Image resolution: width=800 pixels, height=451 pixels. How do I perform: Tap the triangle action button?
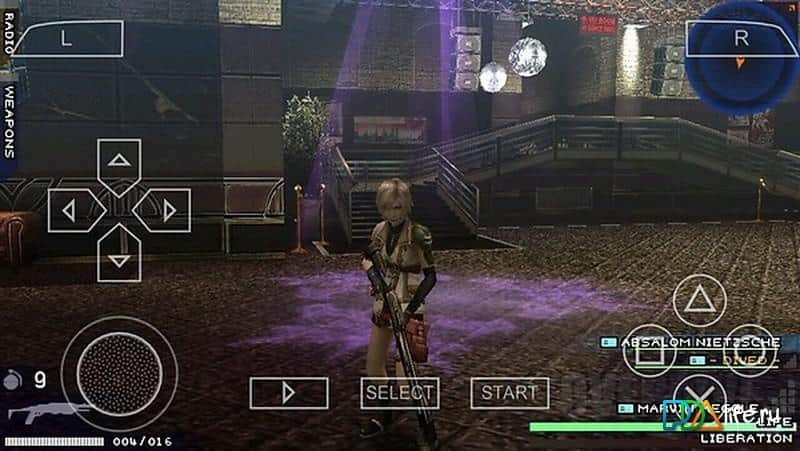tap(699, 300)
